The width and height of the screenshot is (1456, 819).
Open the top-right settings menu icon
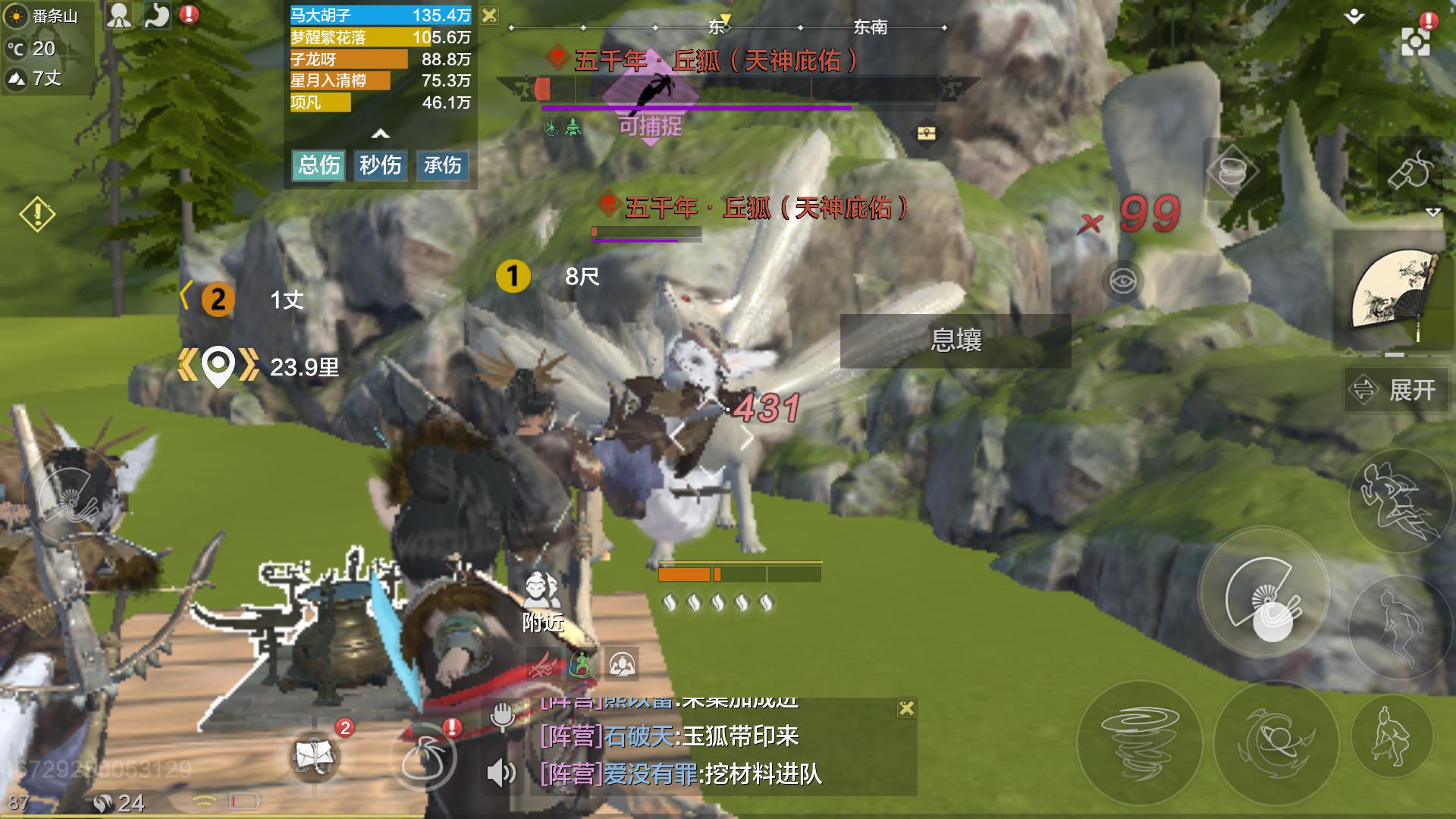pos(1415,42)
